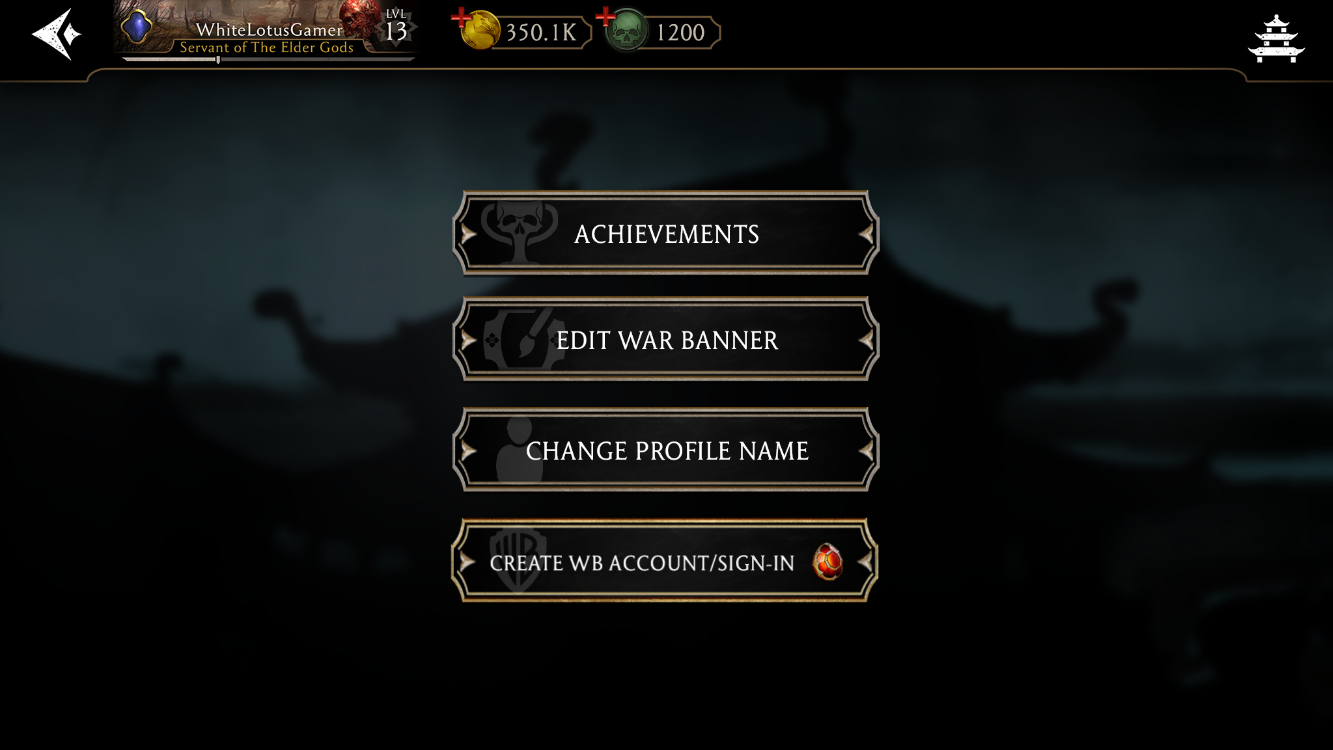Open the Achievements menu
This screenshot has height=750, width=1333.
(666, 234)
